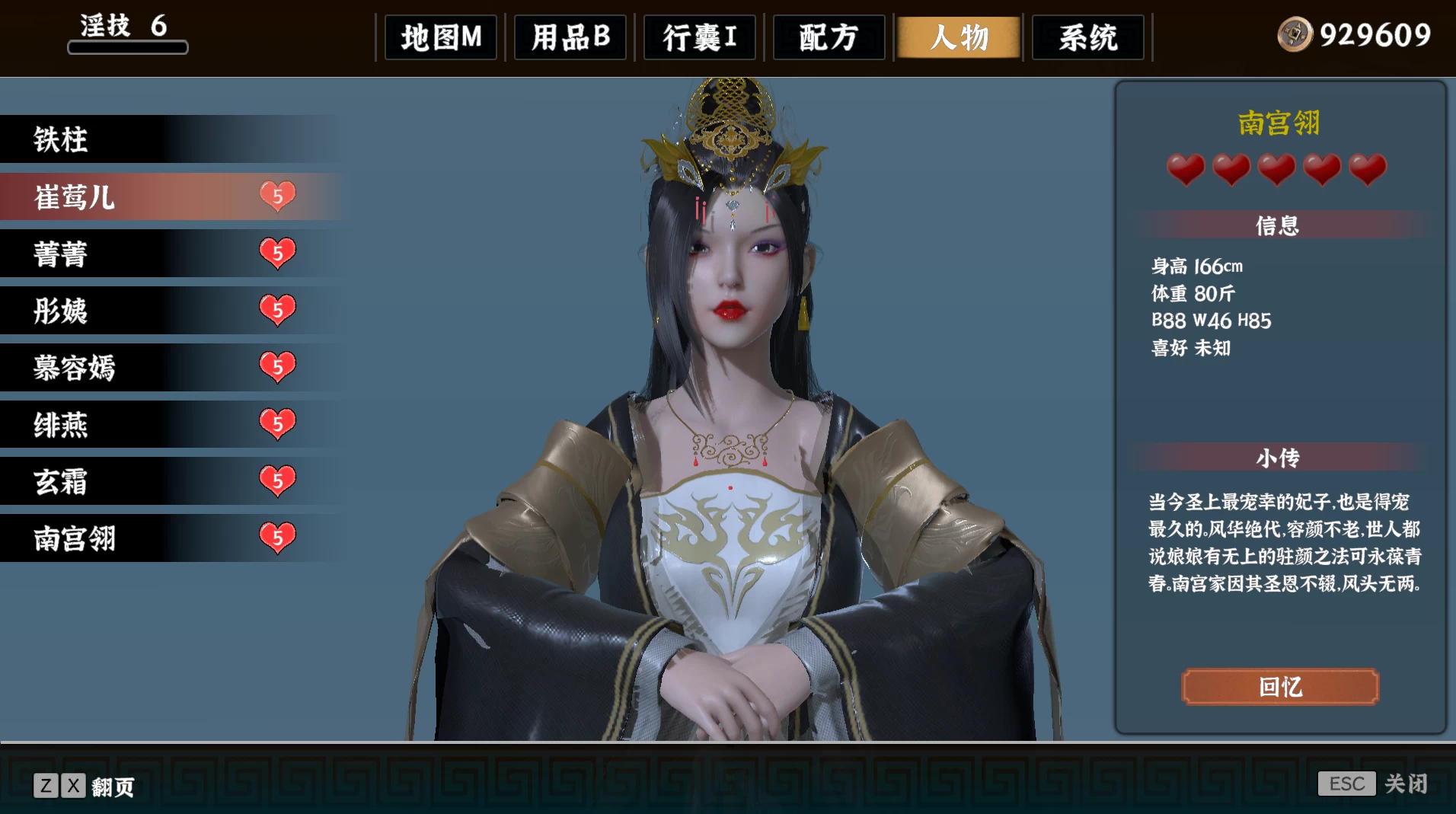Open the 行囊I inventory tab
Image resolution: width=1456 pixels, height=814 pixels.
pyautogui.click(x=698, y=37)
